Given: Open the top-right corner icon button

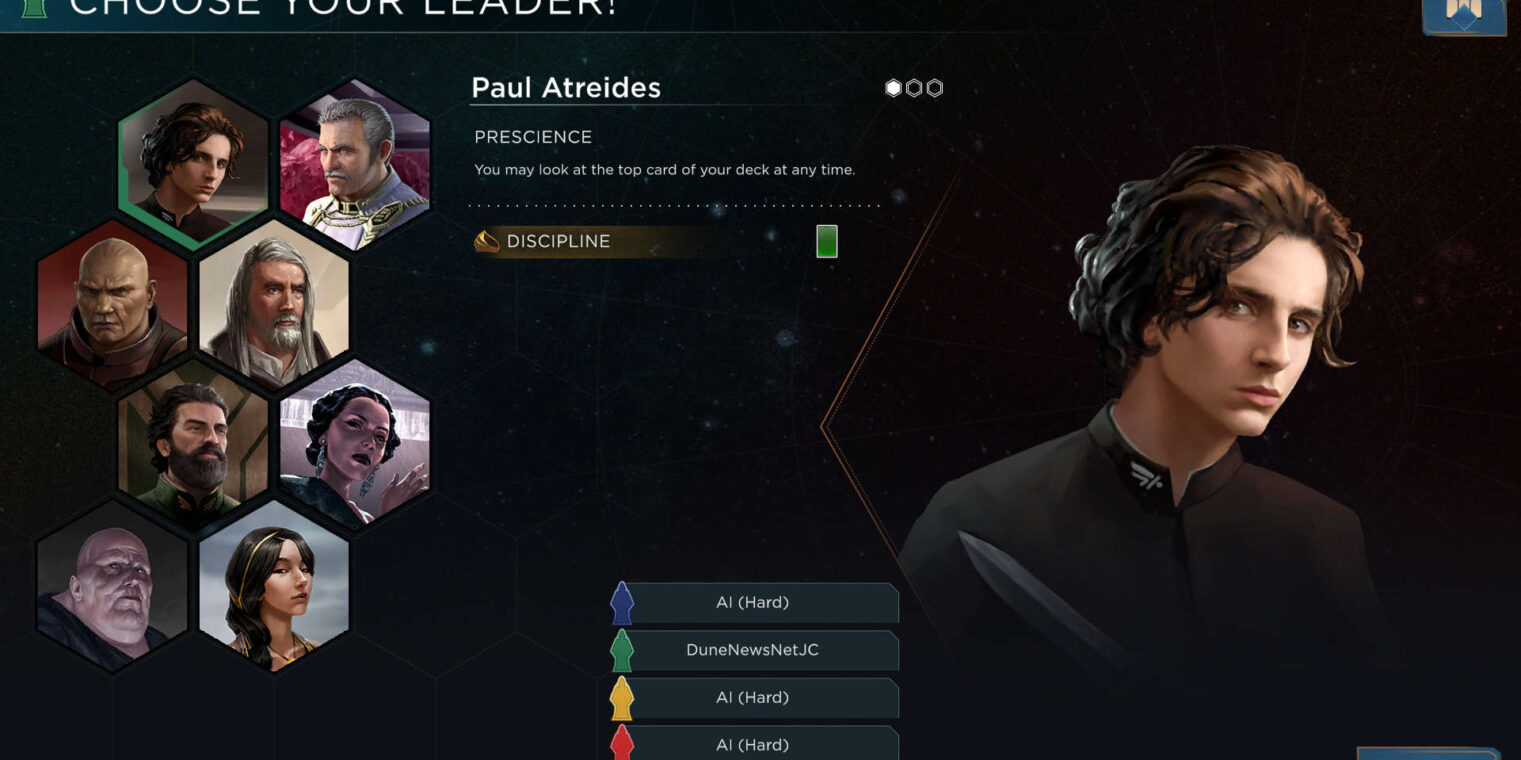Looking at the screenshot, I should tap(1463, 16).
